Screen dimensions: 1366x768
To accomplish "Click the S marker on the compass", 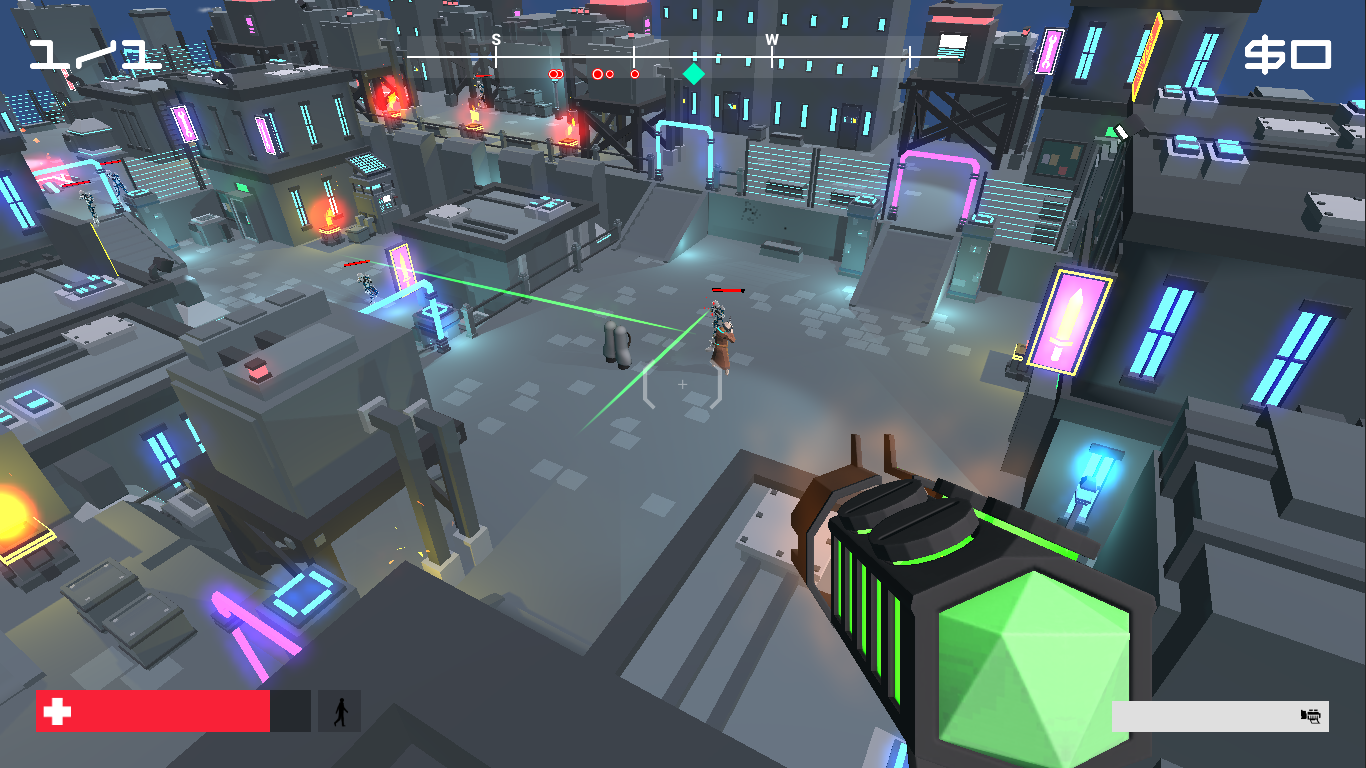I will tap(495, 38).
